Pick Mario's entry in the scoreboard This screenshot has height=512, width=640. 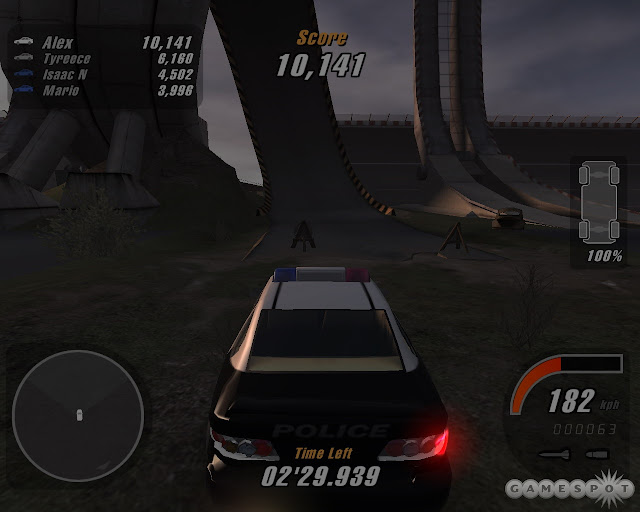tap(101, 91)
